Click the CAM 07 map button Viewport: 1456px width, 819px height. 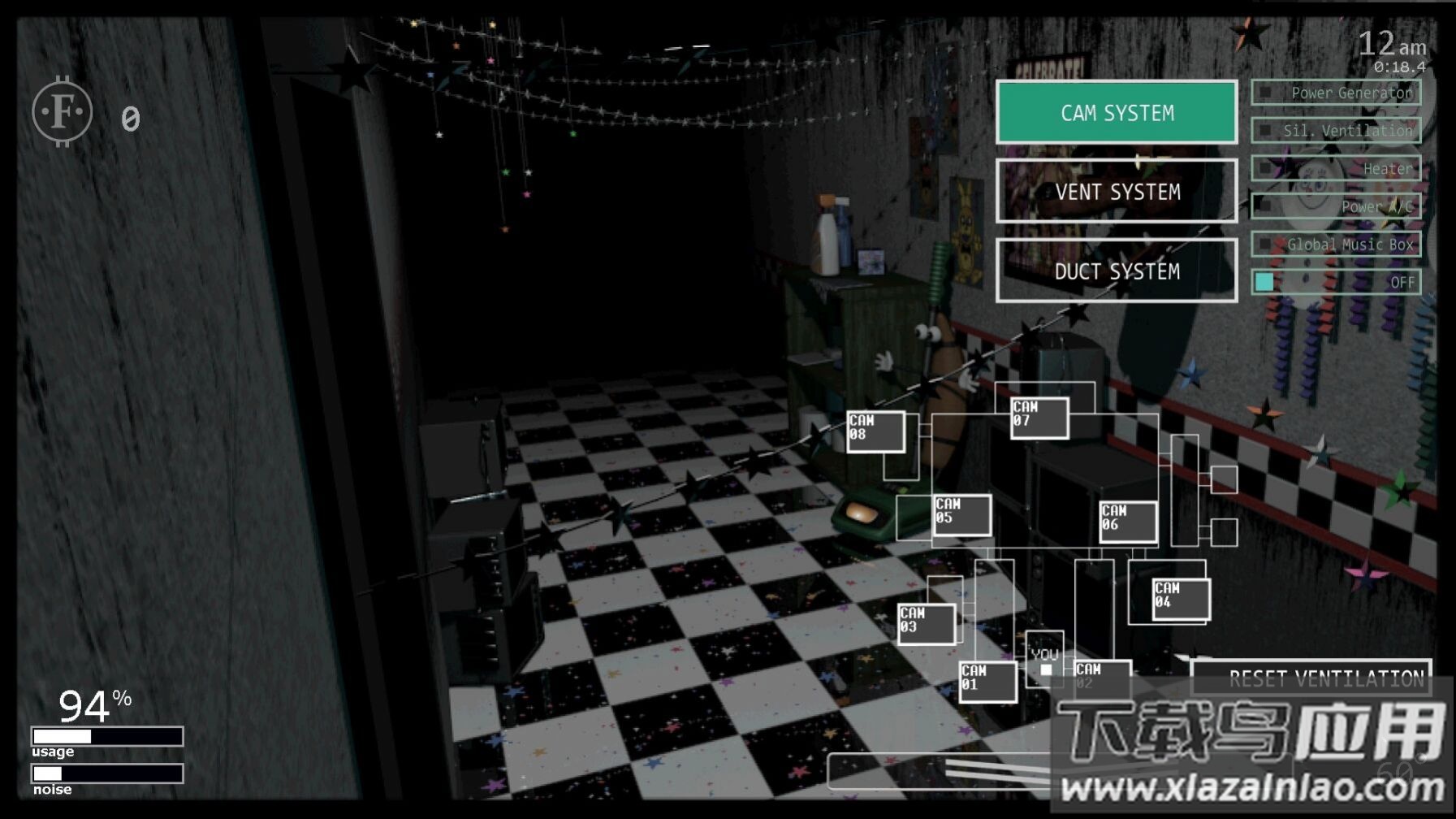click(1039, 418)
